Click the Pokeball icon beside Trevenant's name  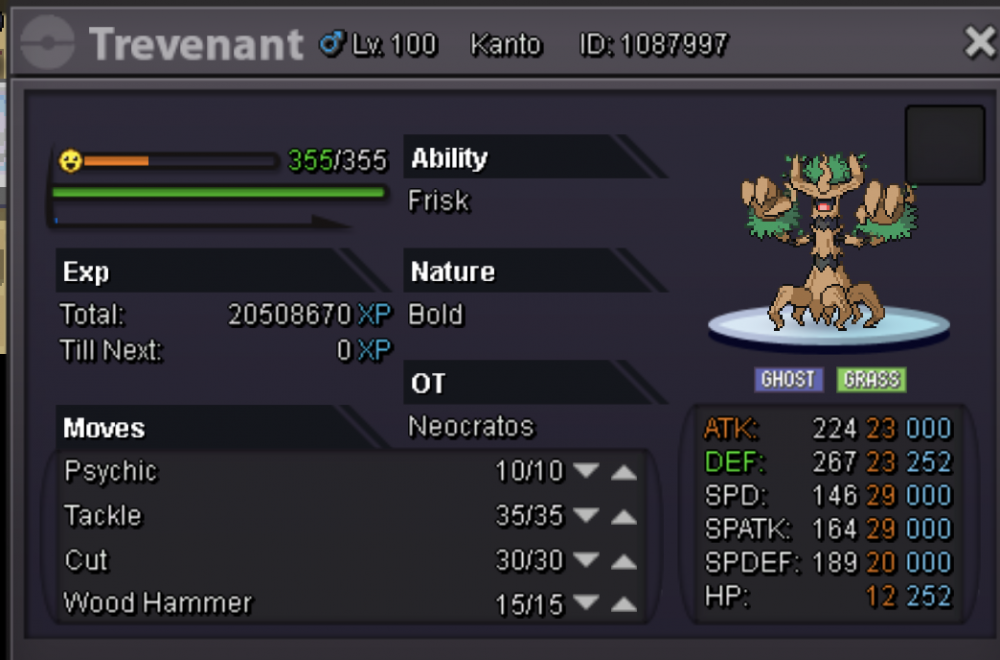(46, 44)
